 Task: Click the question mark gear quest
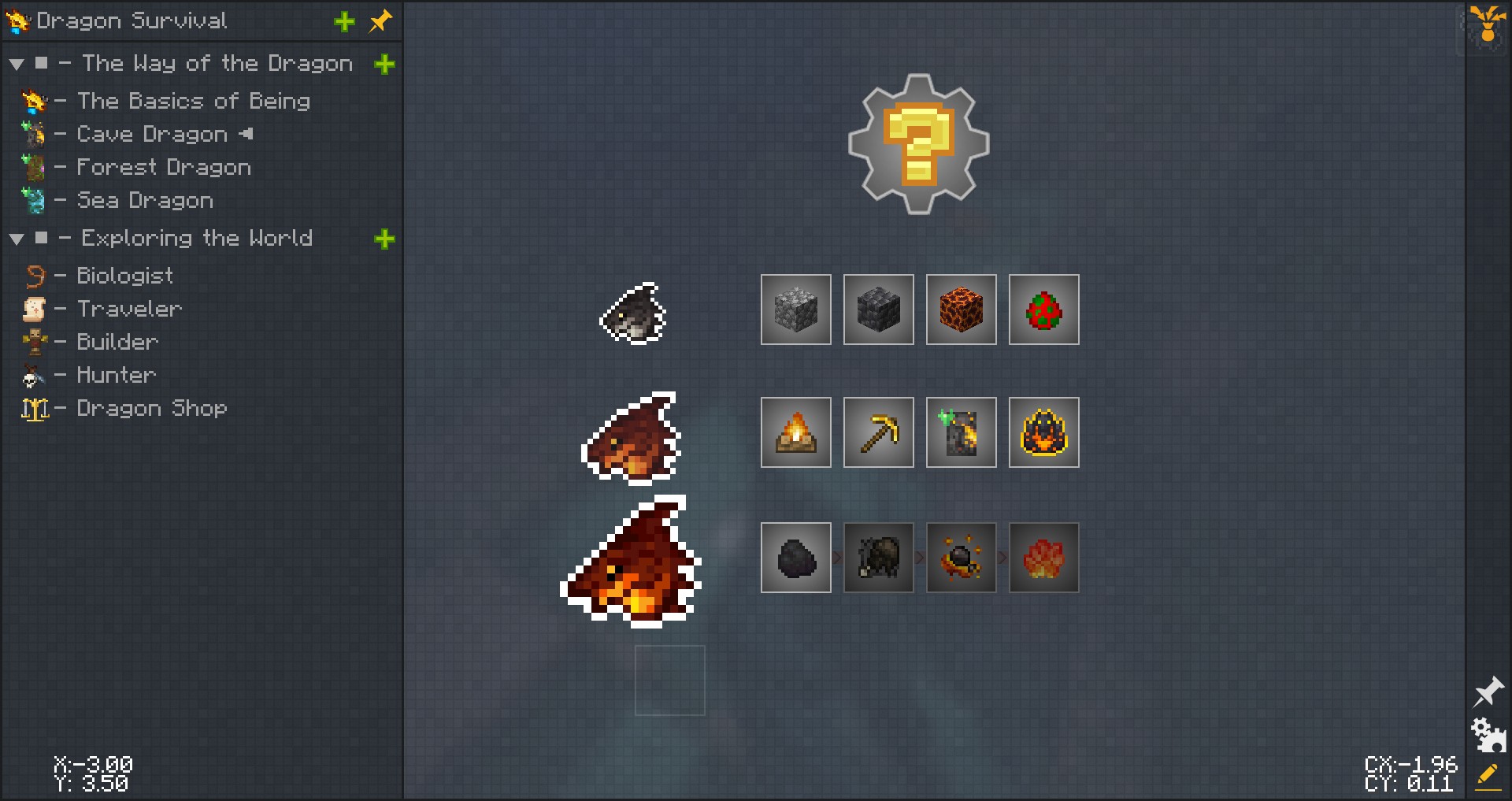[x=918, y=144]
